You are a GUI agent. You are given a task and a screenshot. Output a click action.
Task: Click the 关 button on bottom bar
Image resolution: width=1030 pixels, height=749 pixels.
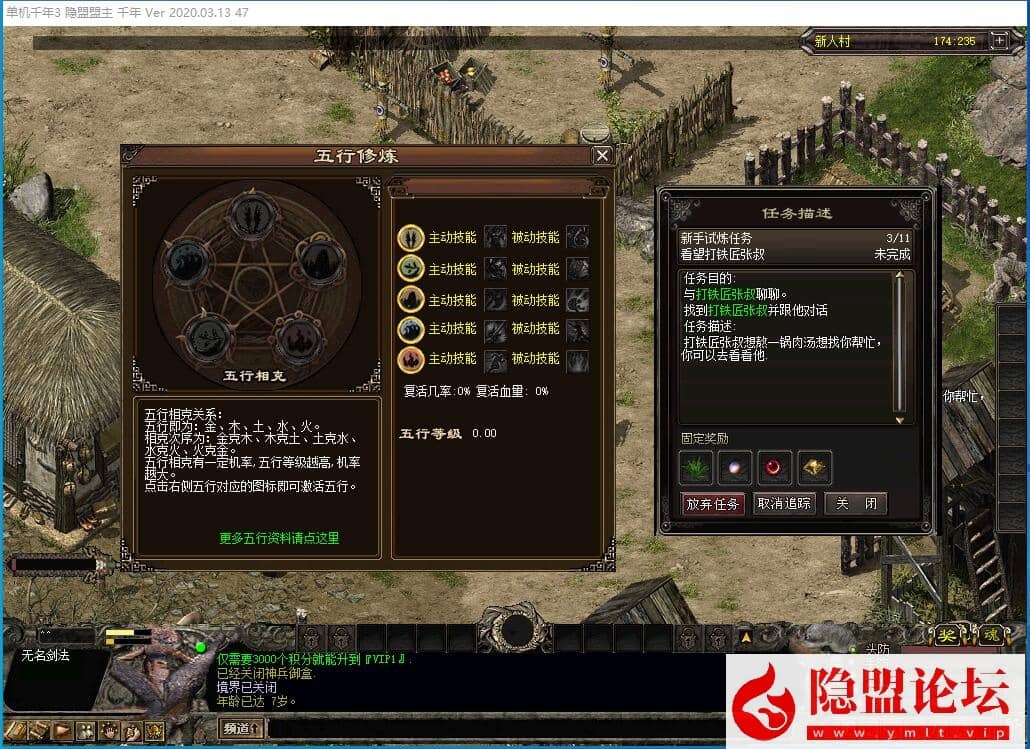click(x=947, y=635)
